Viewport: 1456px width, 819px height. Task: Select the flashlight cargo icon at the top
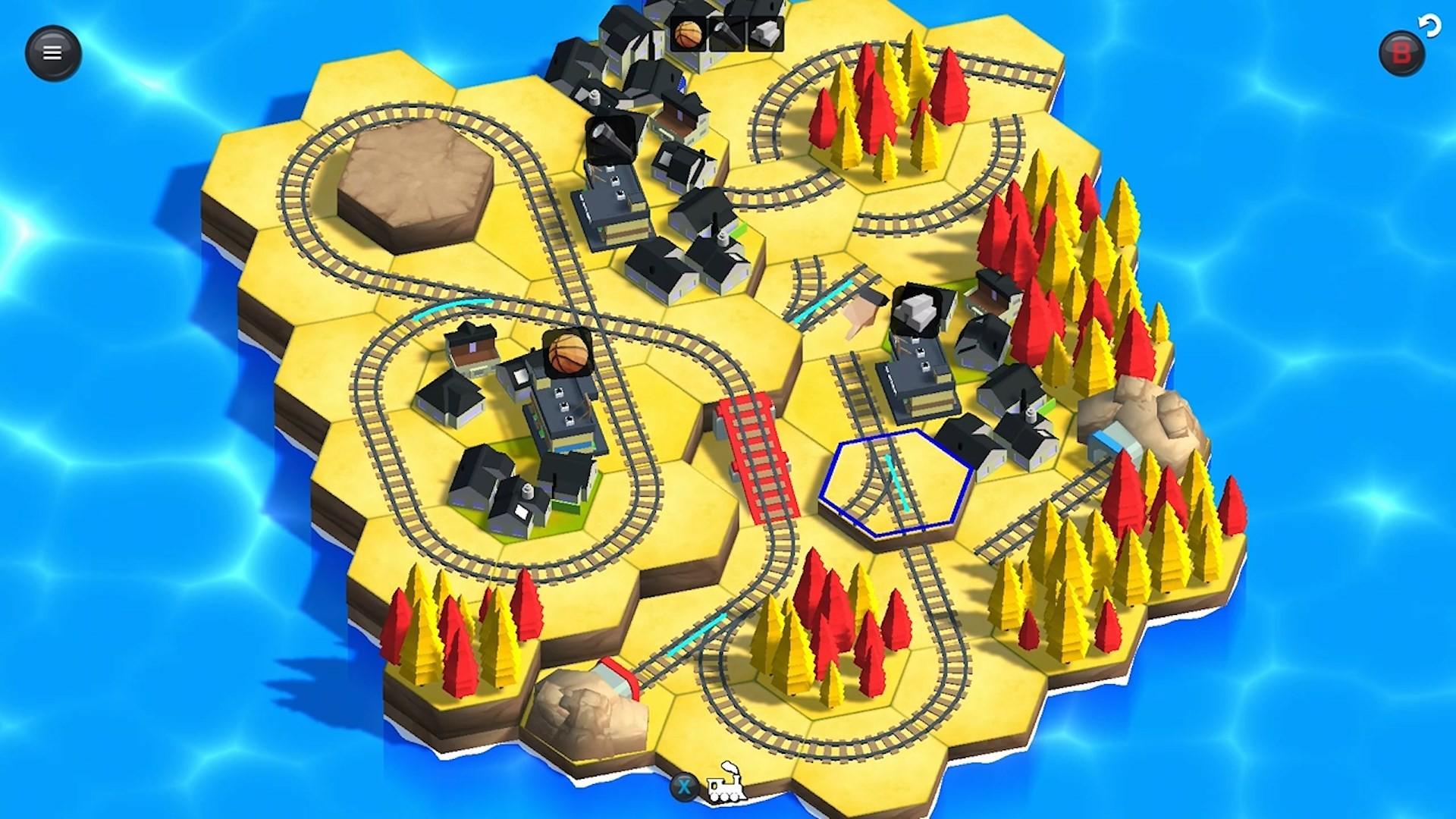726,33
